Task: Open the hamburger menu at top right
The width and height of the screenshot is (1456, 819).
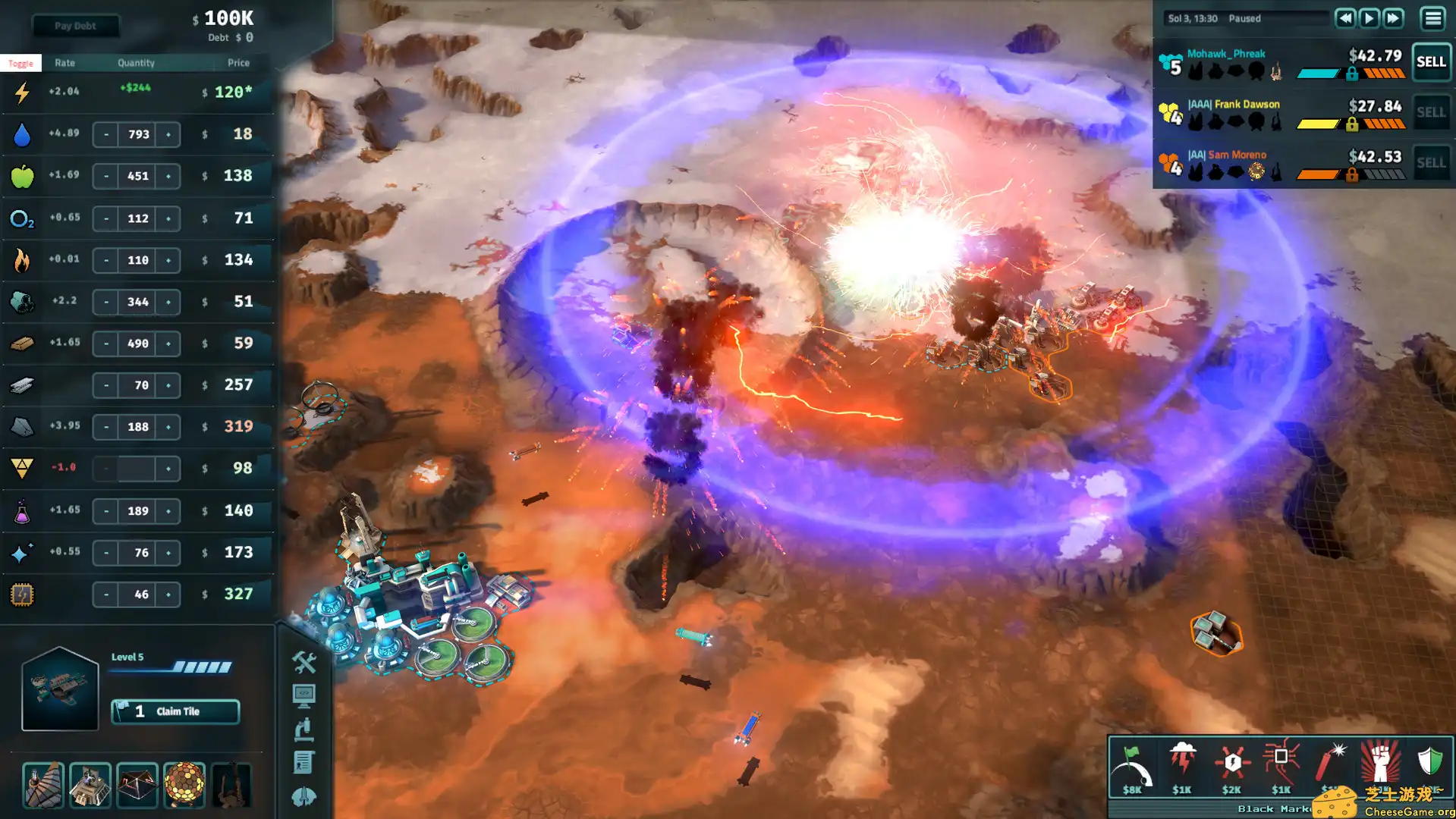Action: [1432, 18]
